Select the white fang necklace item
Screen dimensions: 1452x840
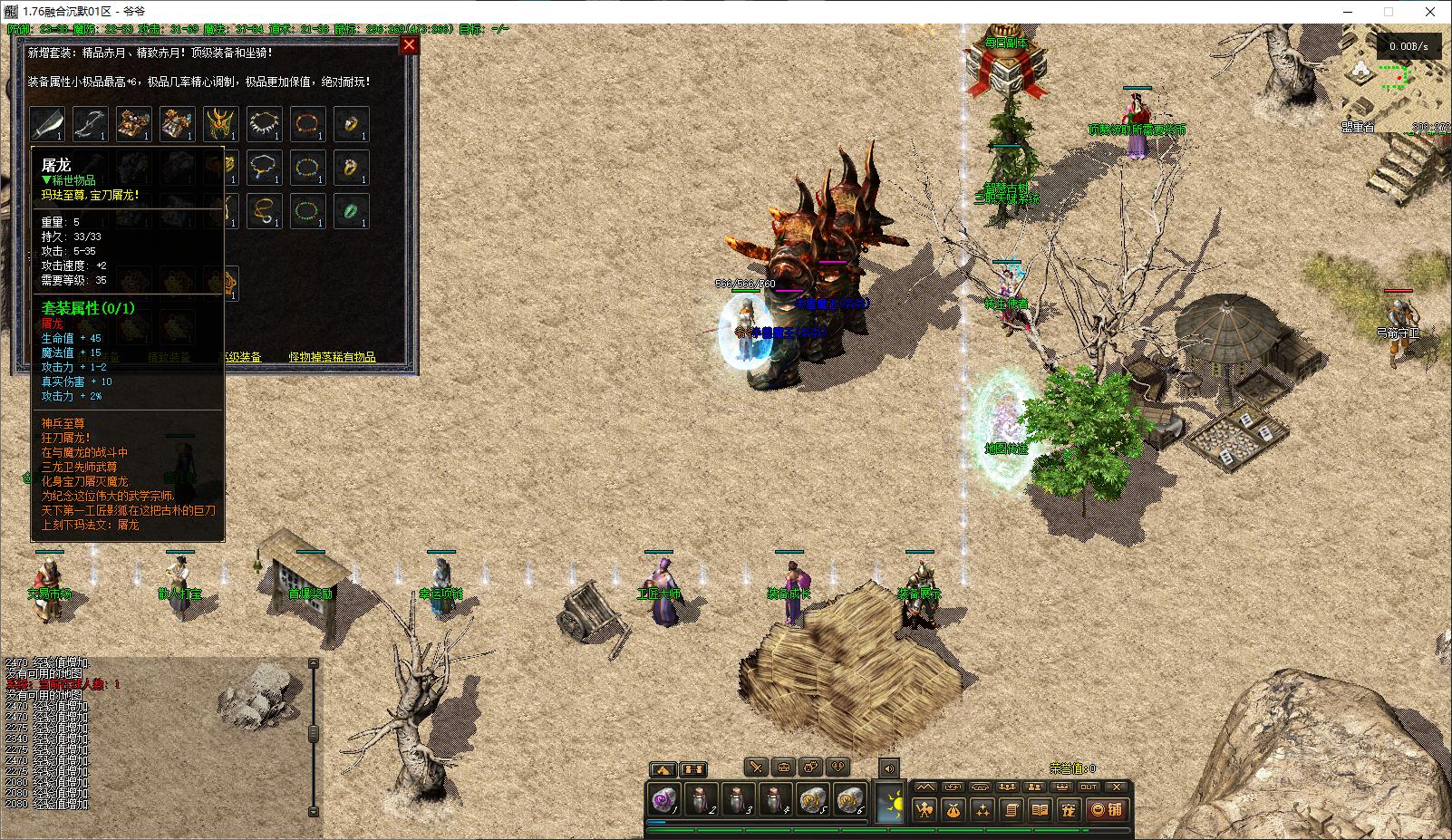pos(264,124)
